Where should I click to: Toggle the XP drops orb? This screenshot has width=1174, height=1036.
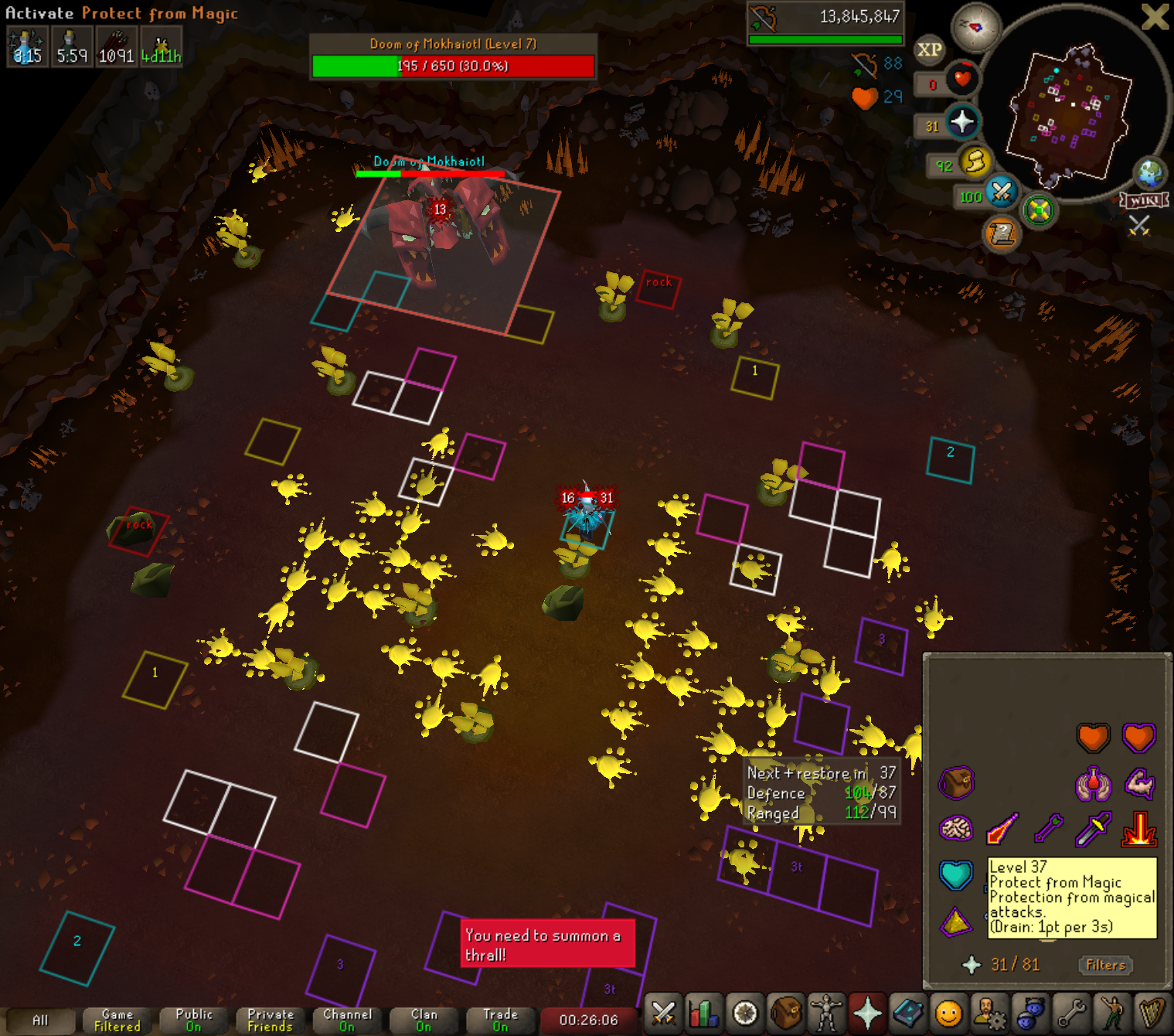pos(929,50)
